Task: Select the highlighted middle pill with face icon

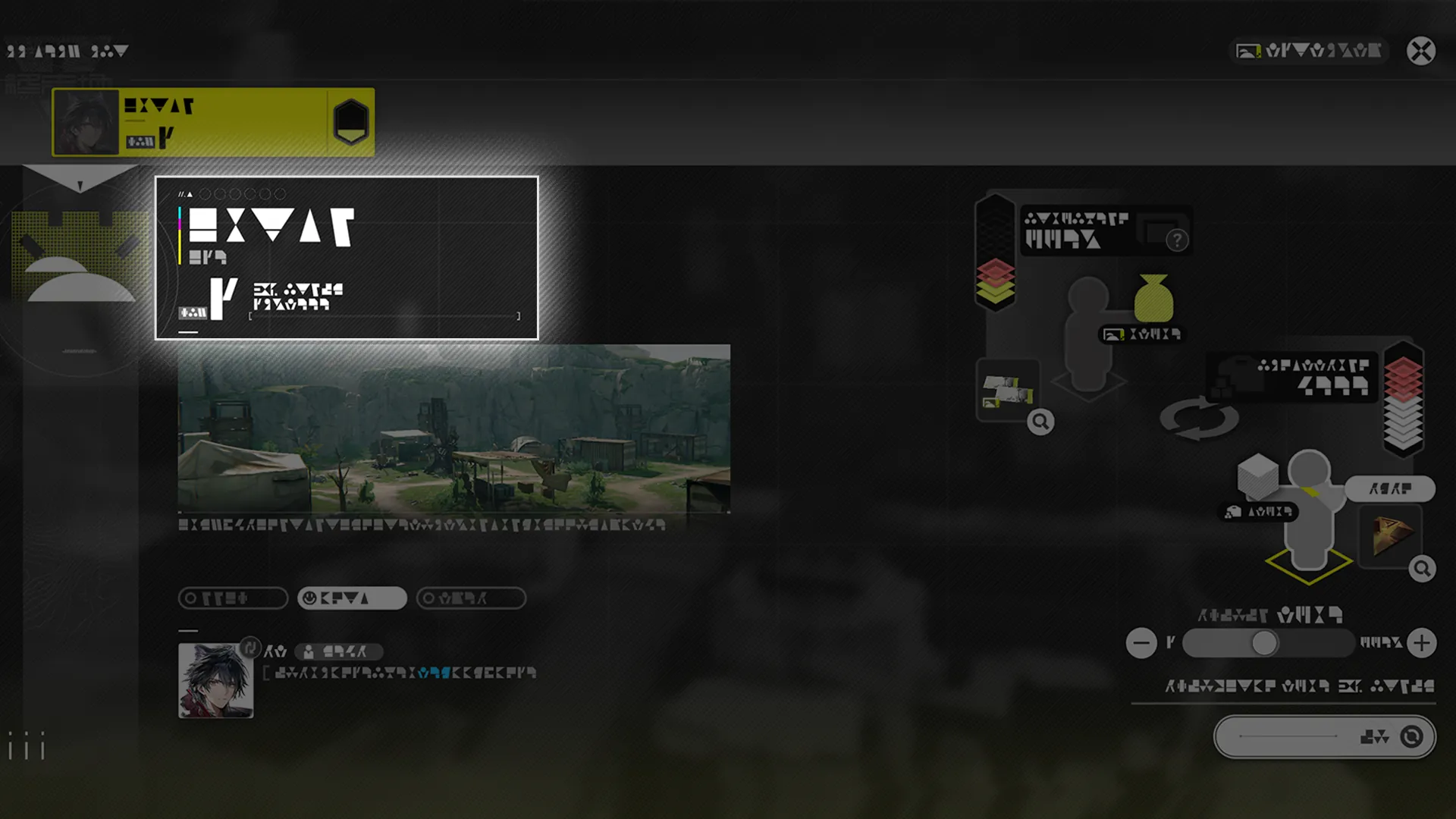Action: click(352, 598)
